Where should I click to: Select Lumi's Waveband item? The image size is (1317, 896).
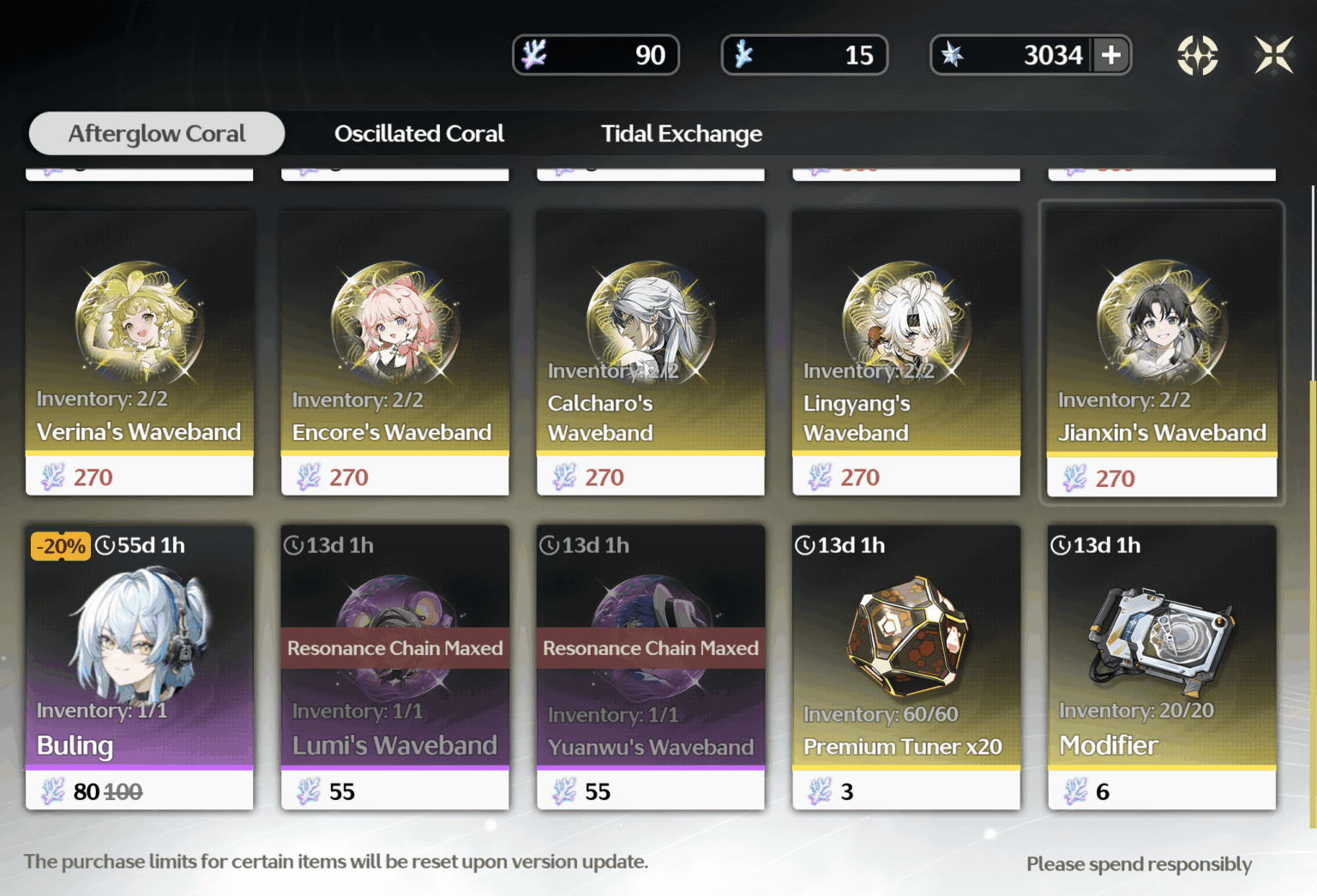[395, 666]
